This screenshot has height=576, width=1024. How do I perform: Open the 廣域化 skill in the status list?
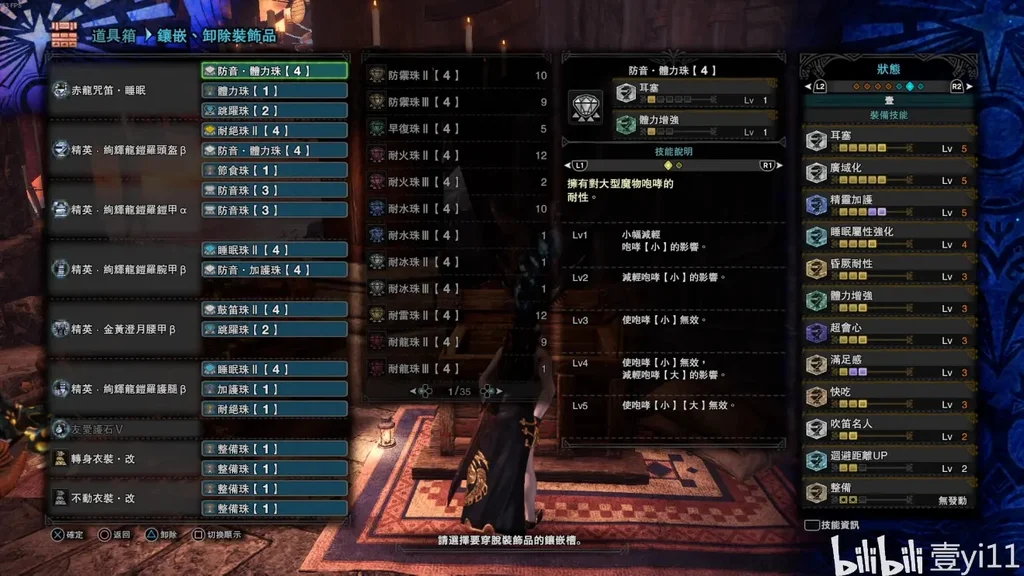(x=887, y=173)
